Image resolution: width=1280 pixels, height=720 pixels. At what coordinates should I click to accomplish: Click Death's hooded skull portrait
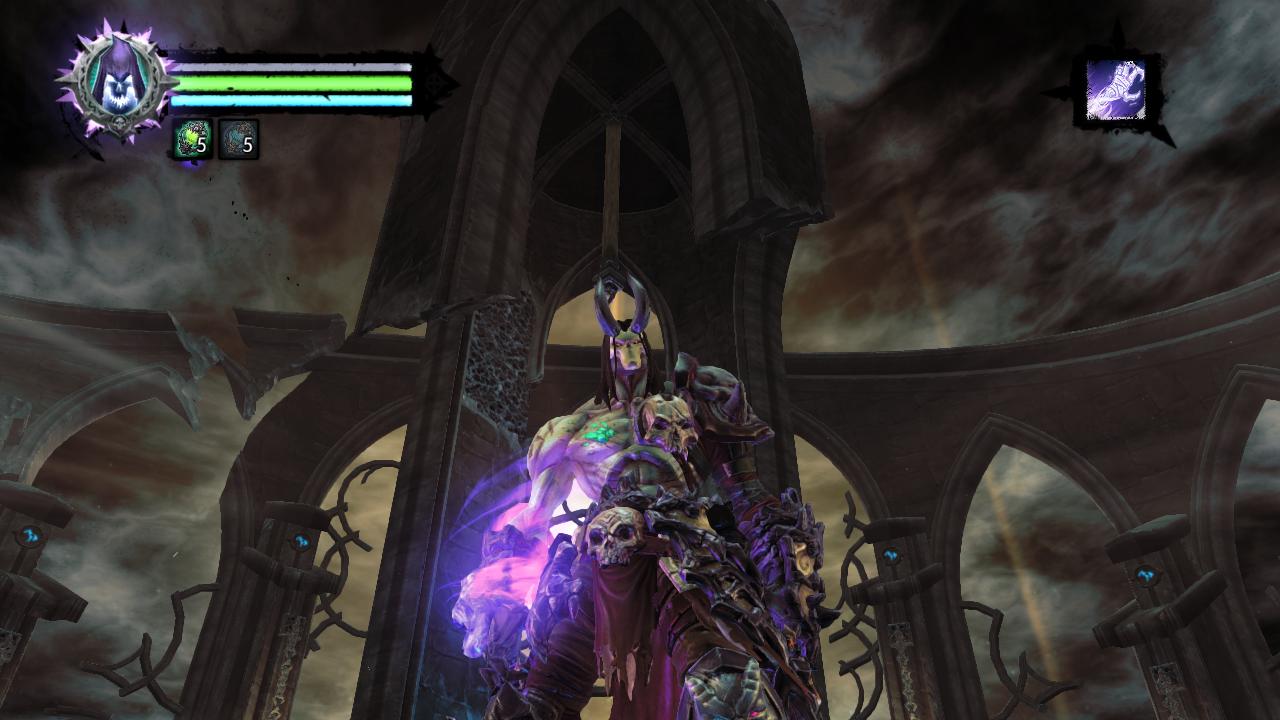tap(116, 80)
